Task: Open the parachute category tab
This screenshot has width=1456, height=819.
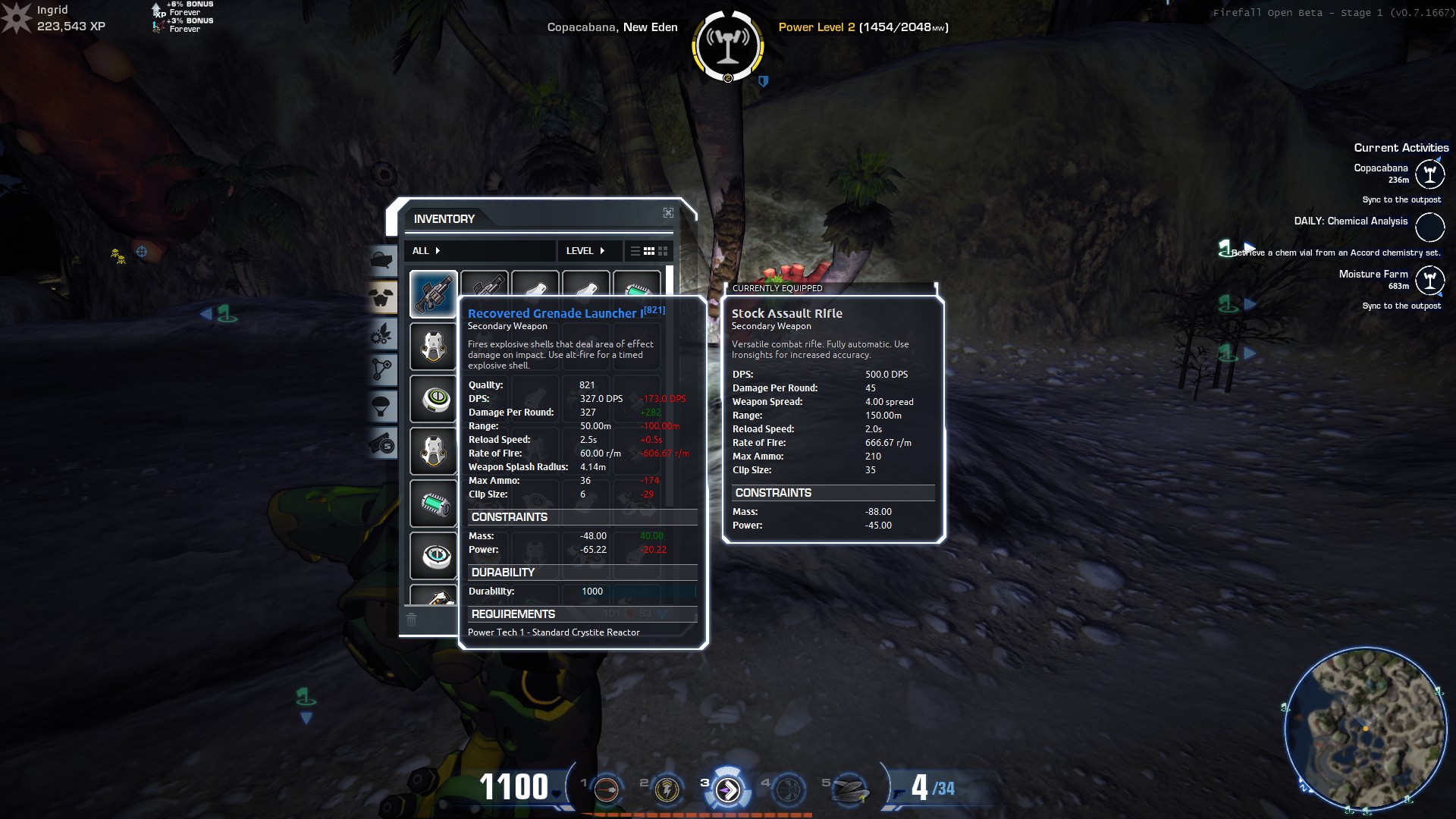Action: 383,407
